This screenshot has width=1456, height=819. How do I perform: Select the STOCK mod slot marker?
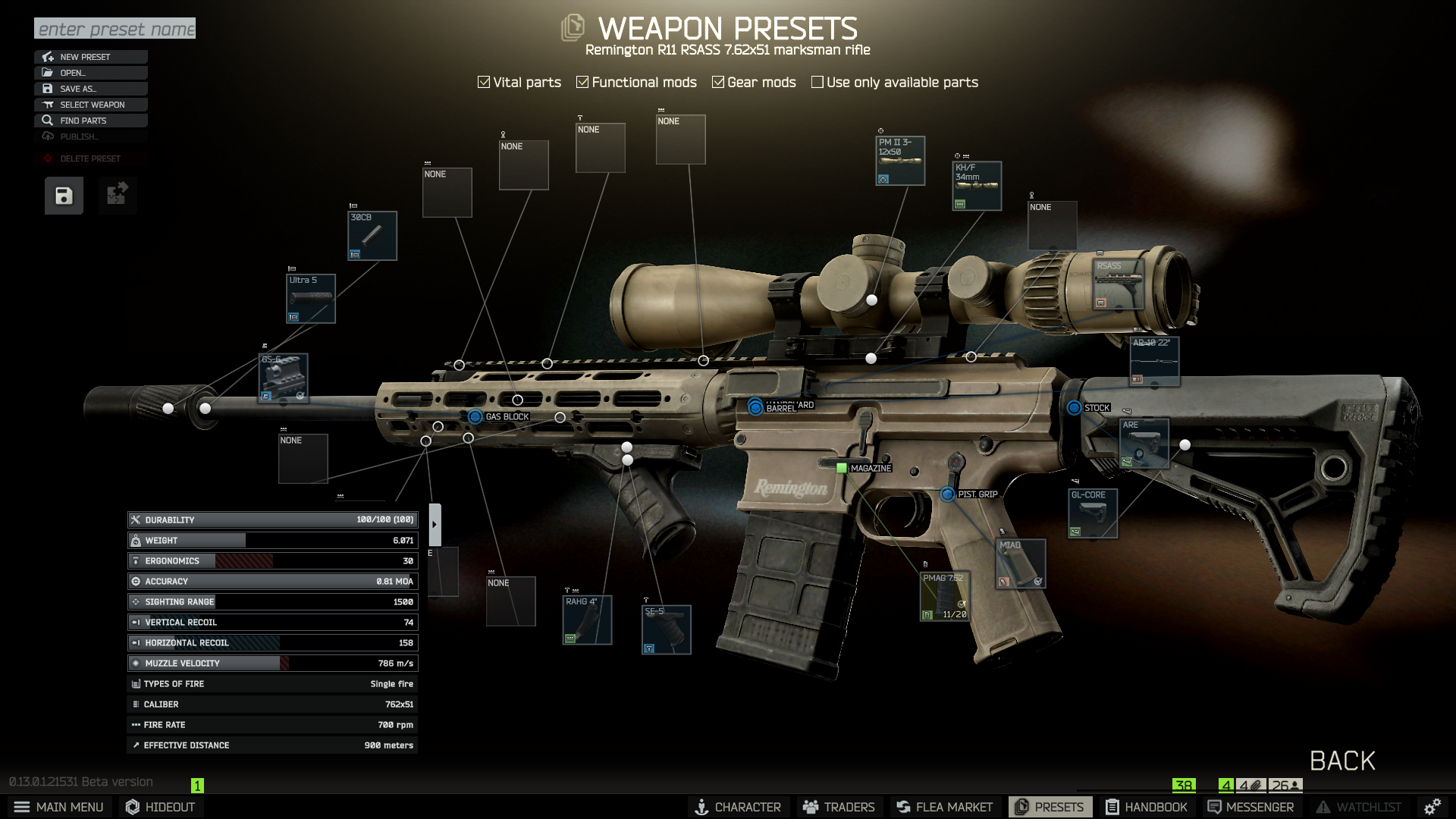(1074, 407)
